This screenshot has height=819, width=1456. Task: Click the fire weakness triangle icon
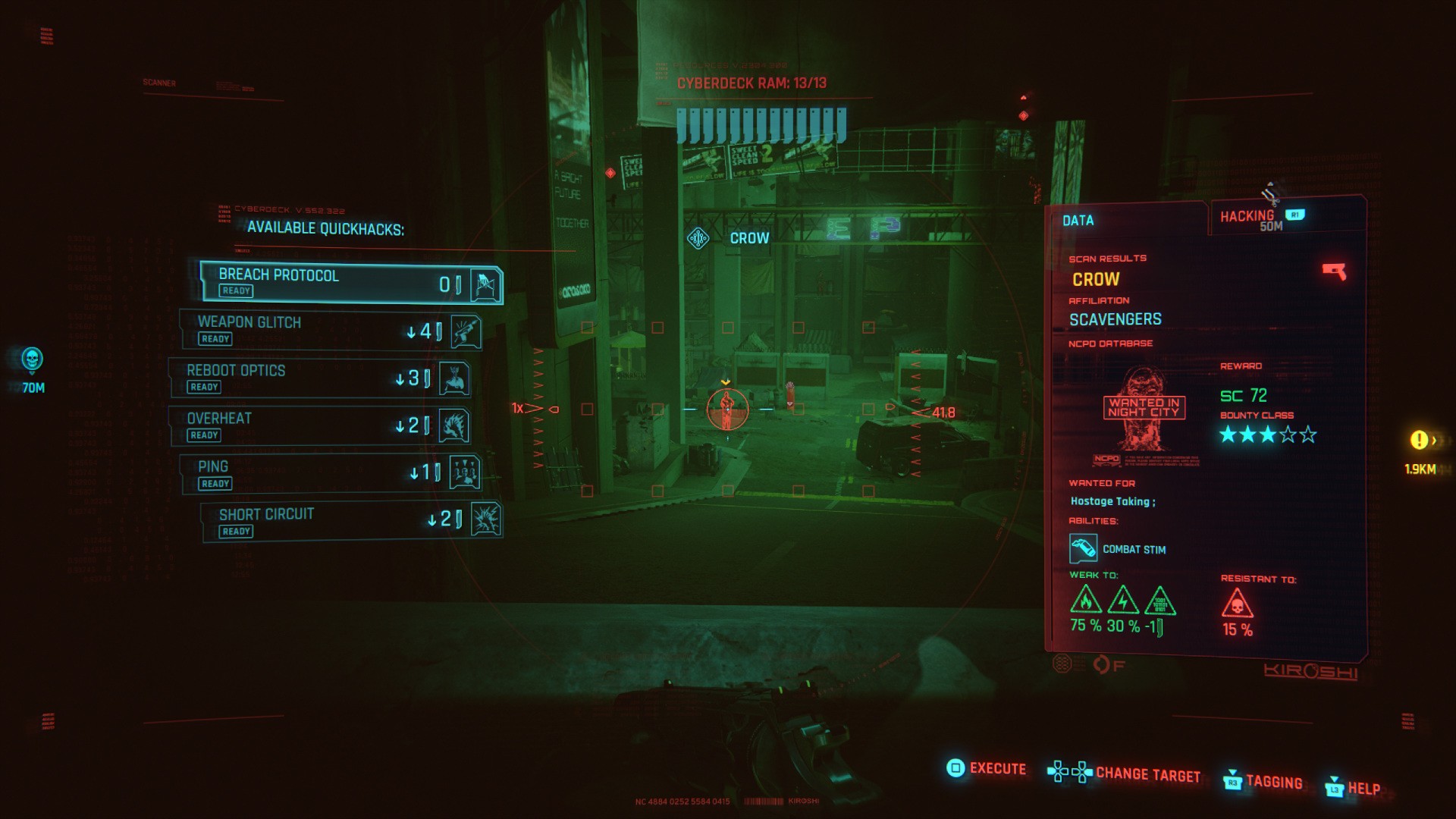[x=1086, y=601]
